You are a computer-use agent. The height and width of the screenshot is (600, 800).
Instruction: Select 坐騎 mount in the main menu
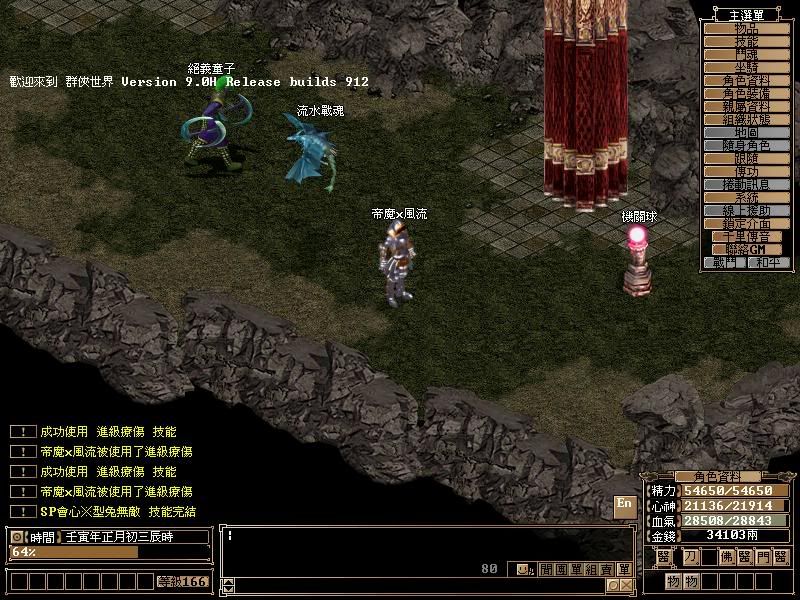coord(748,68)
